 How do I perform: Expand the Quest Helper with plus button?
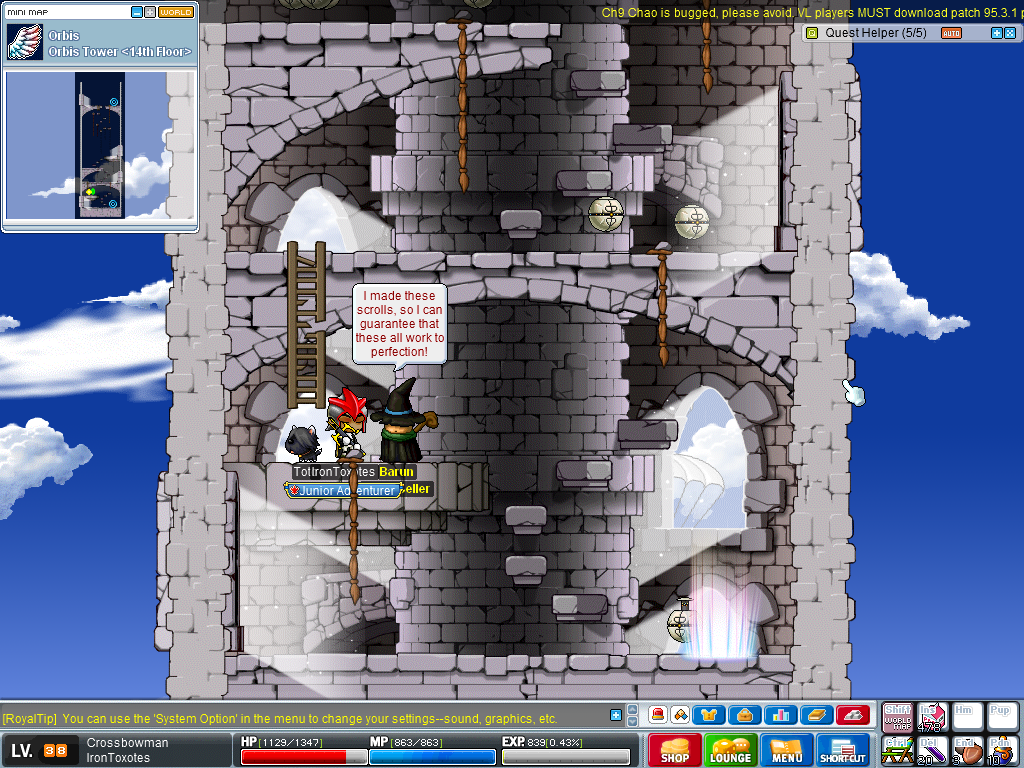tap(996, 33)
